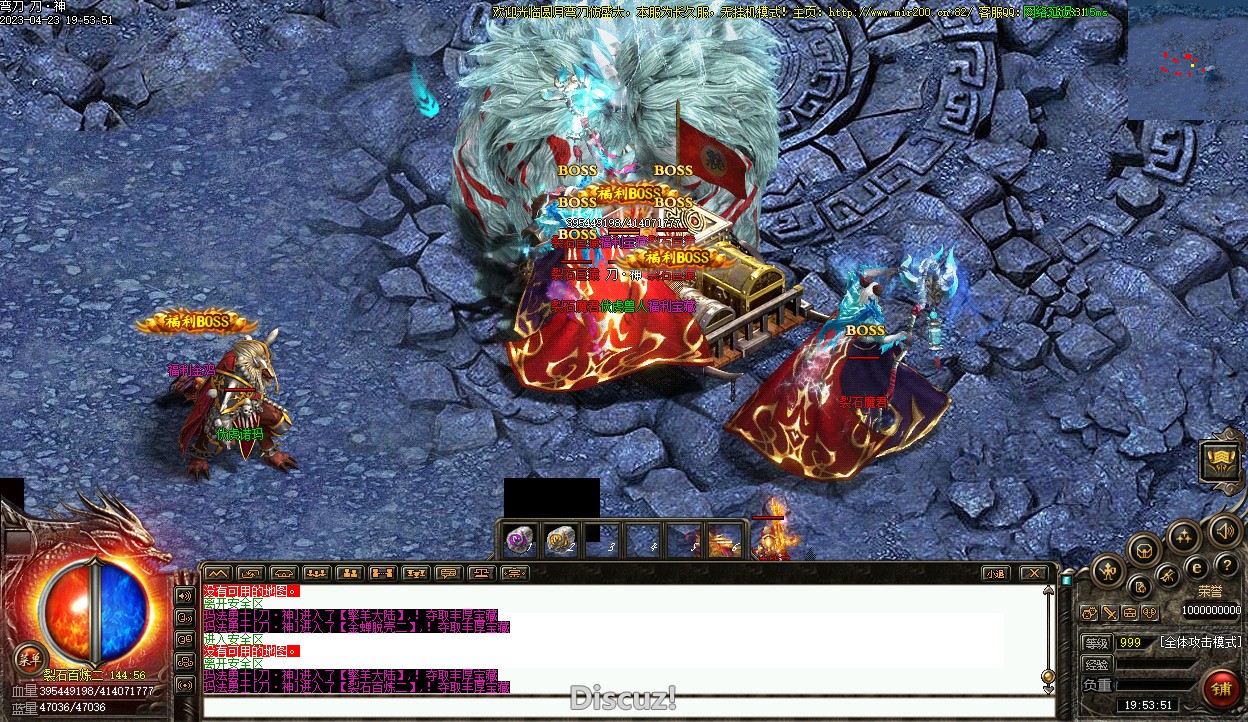The image size is (1248, 722).
Task: Select the purple swirl scroll in slot 1
Action: click(519, 541)
